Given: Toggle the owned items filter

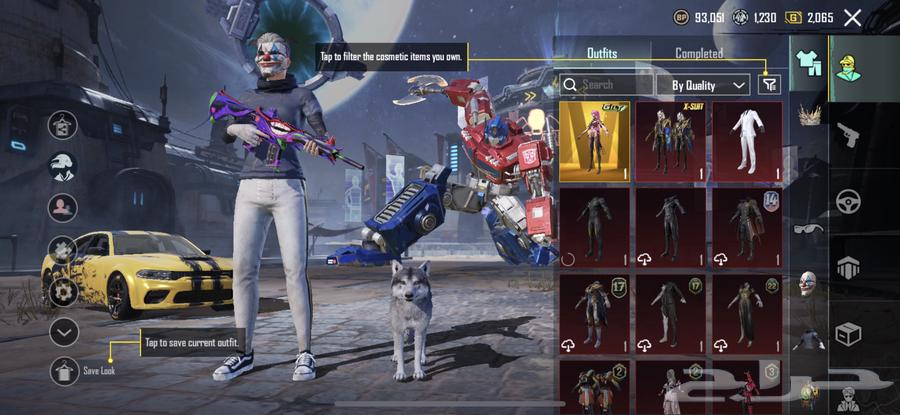Looking at the screenshot, I should [769, 85].
